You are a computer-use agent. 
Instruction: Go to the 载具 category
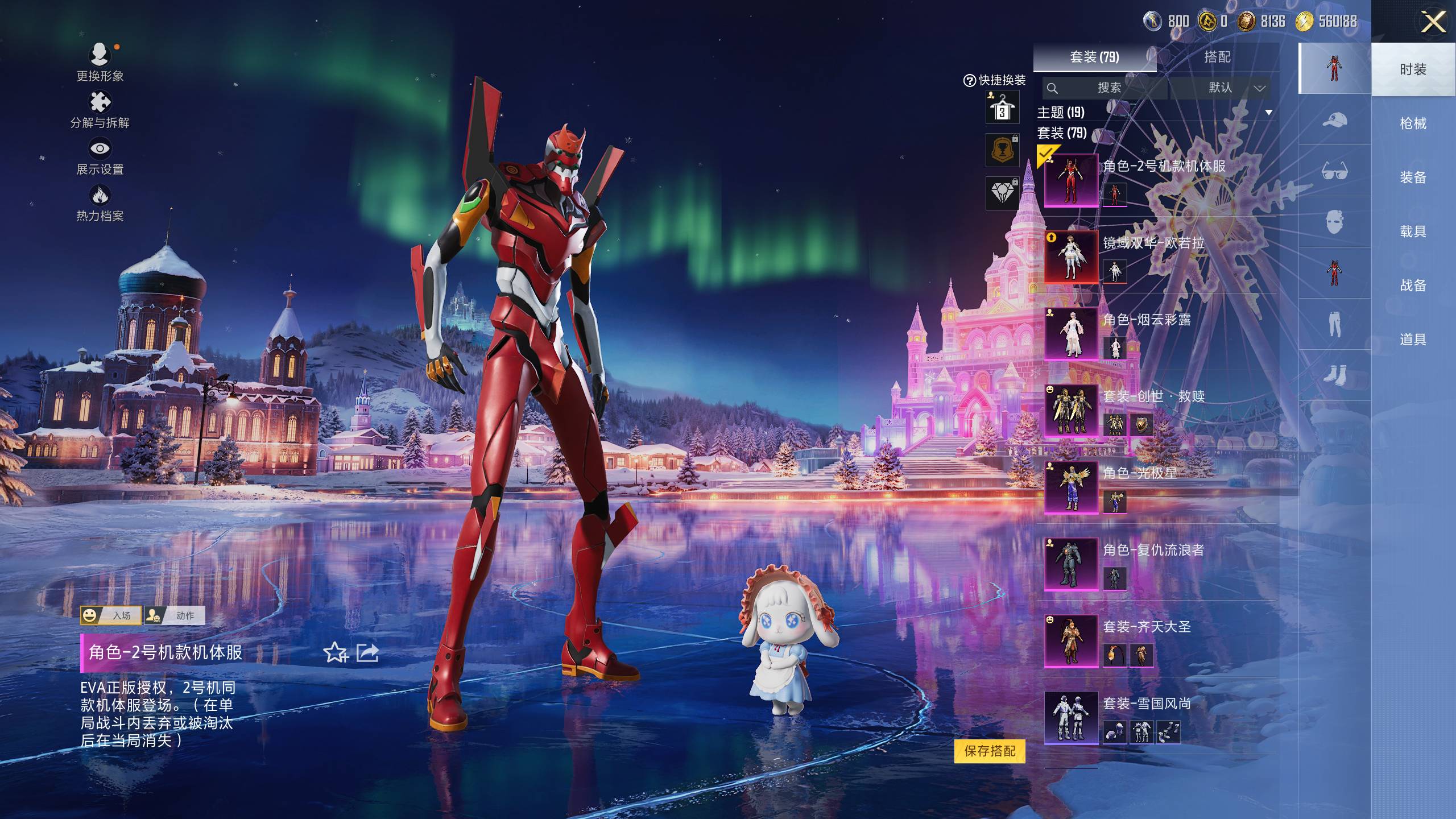pos(1413,231)
